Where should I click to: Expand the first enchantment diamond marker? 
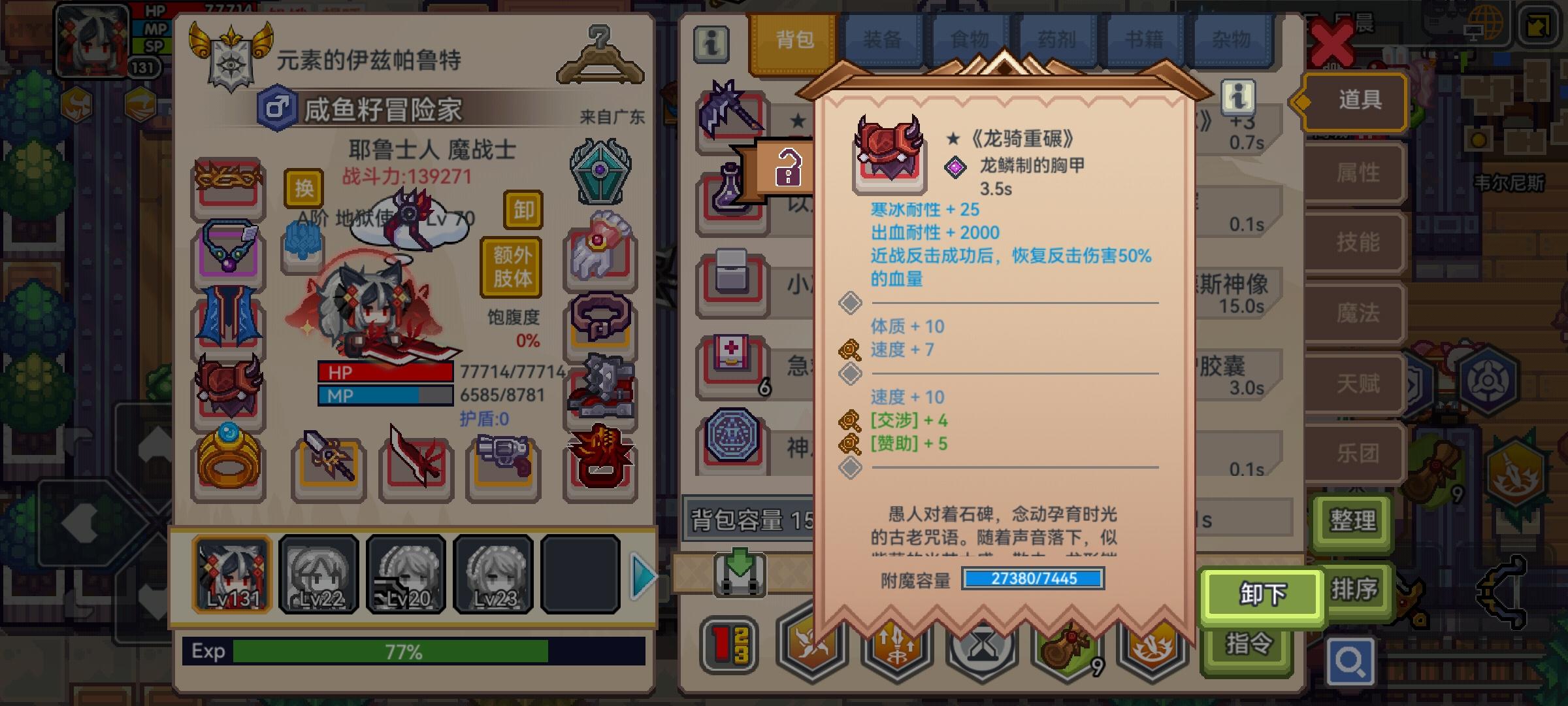pos(853,302)
